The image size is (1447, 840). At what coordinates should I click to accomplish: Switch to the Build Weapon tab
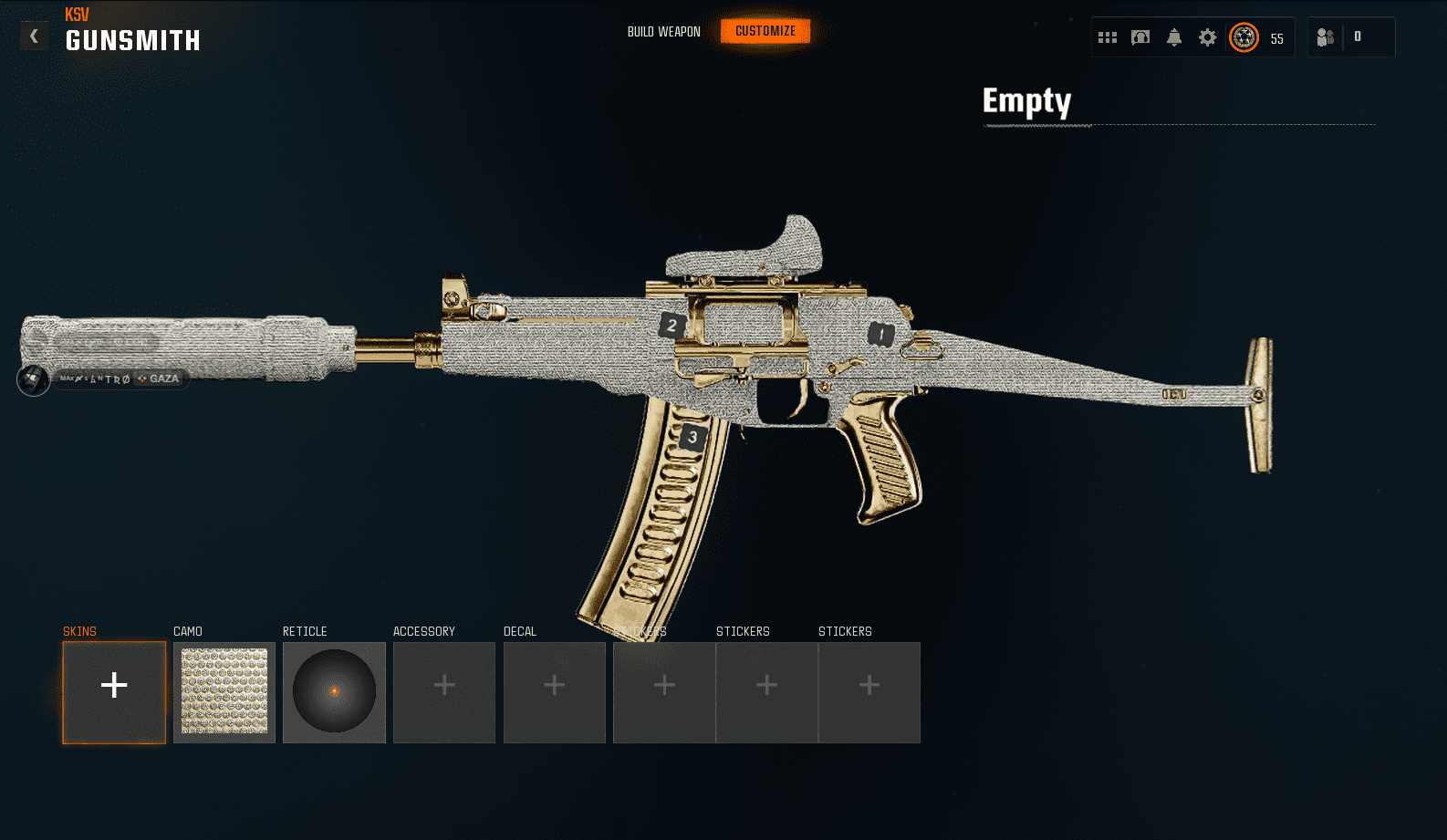pos(663,32)
